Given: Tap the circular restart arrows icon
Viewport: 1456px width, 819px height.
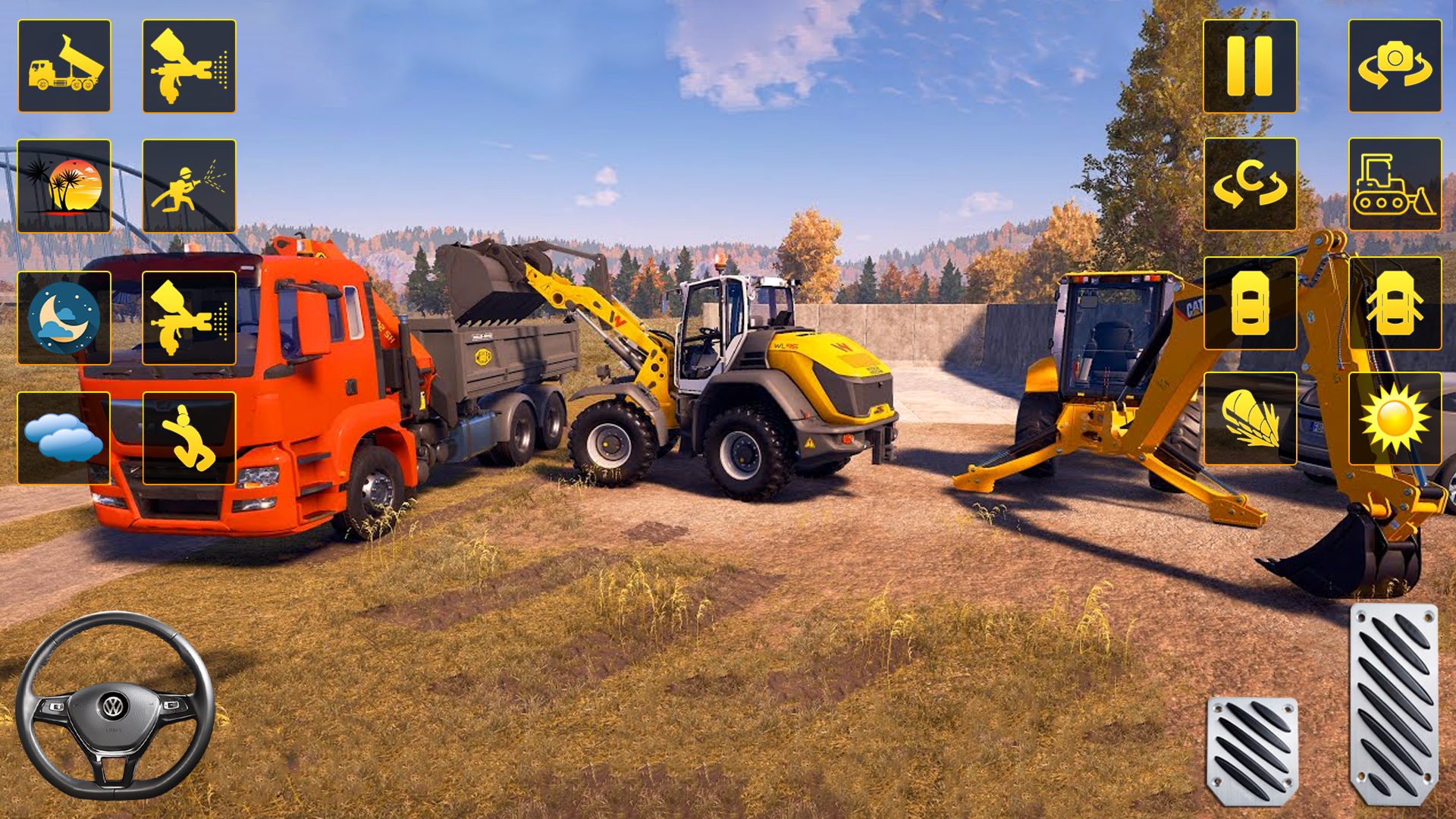Looking at the screenshot, I should coord(1249,184).
